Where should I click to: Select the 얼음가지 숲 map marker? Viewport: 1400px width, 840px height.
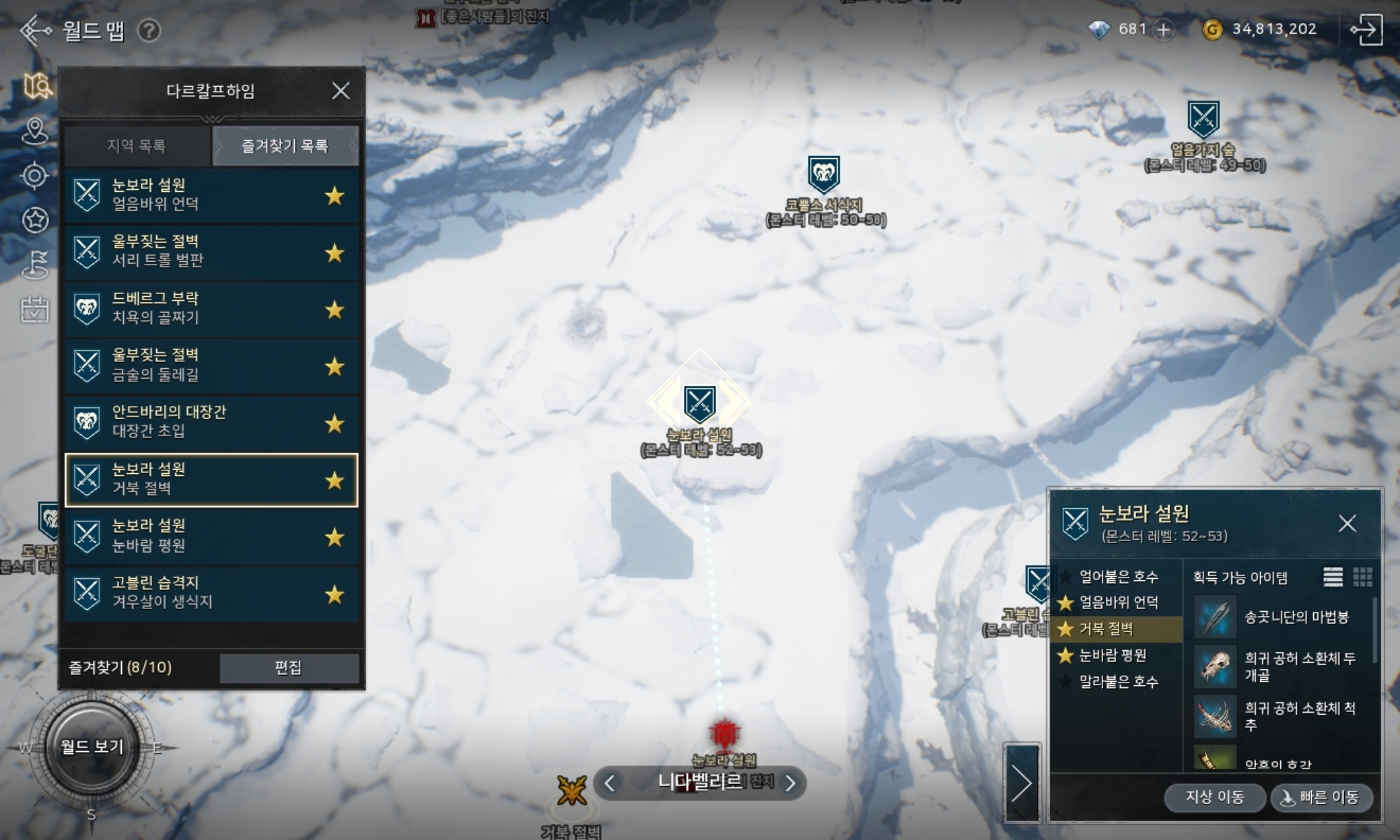coord(1203,119)
